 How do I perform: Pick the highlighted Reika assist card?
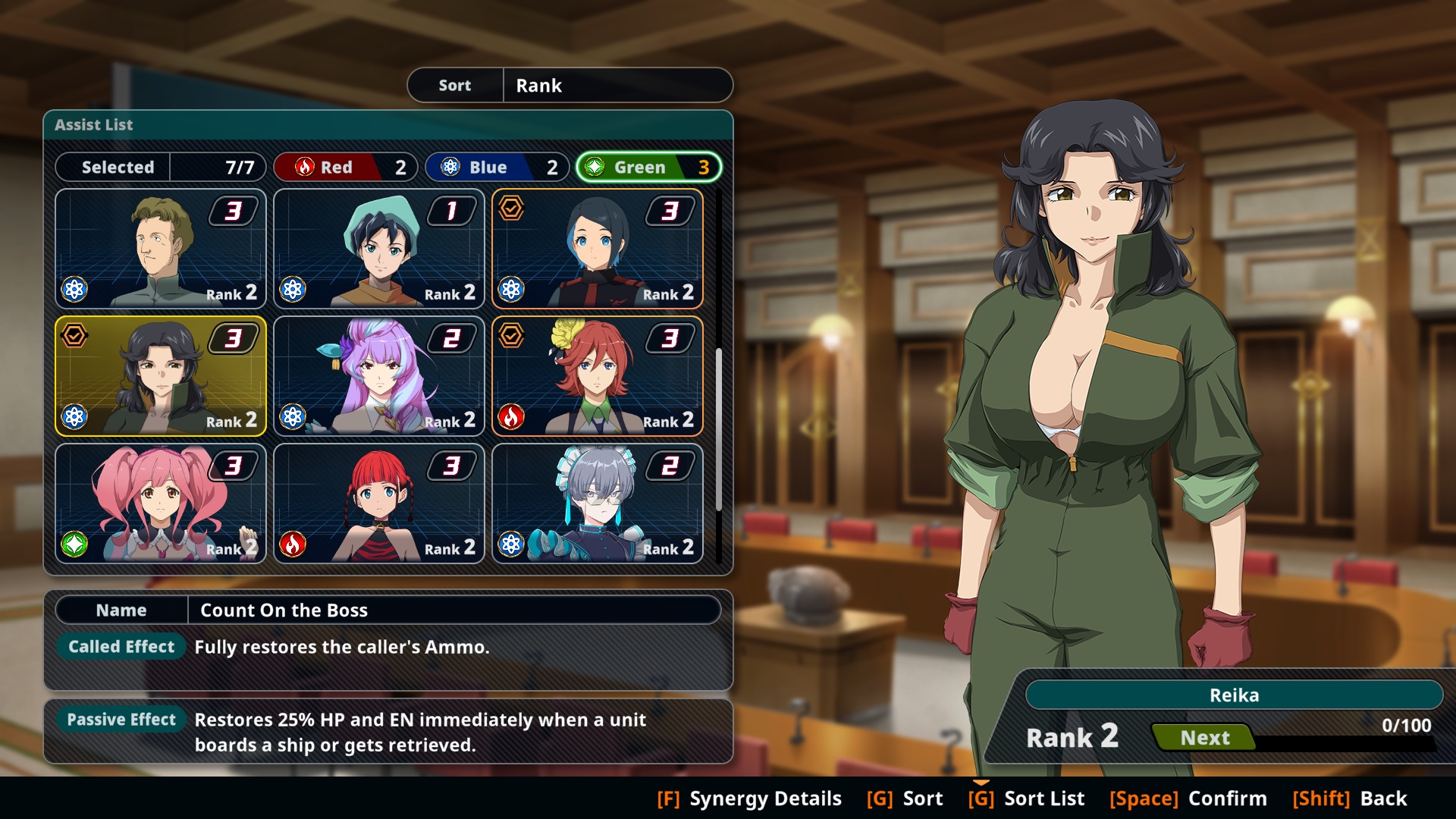point(161,376)
